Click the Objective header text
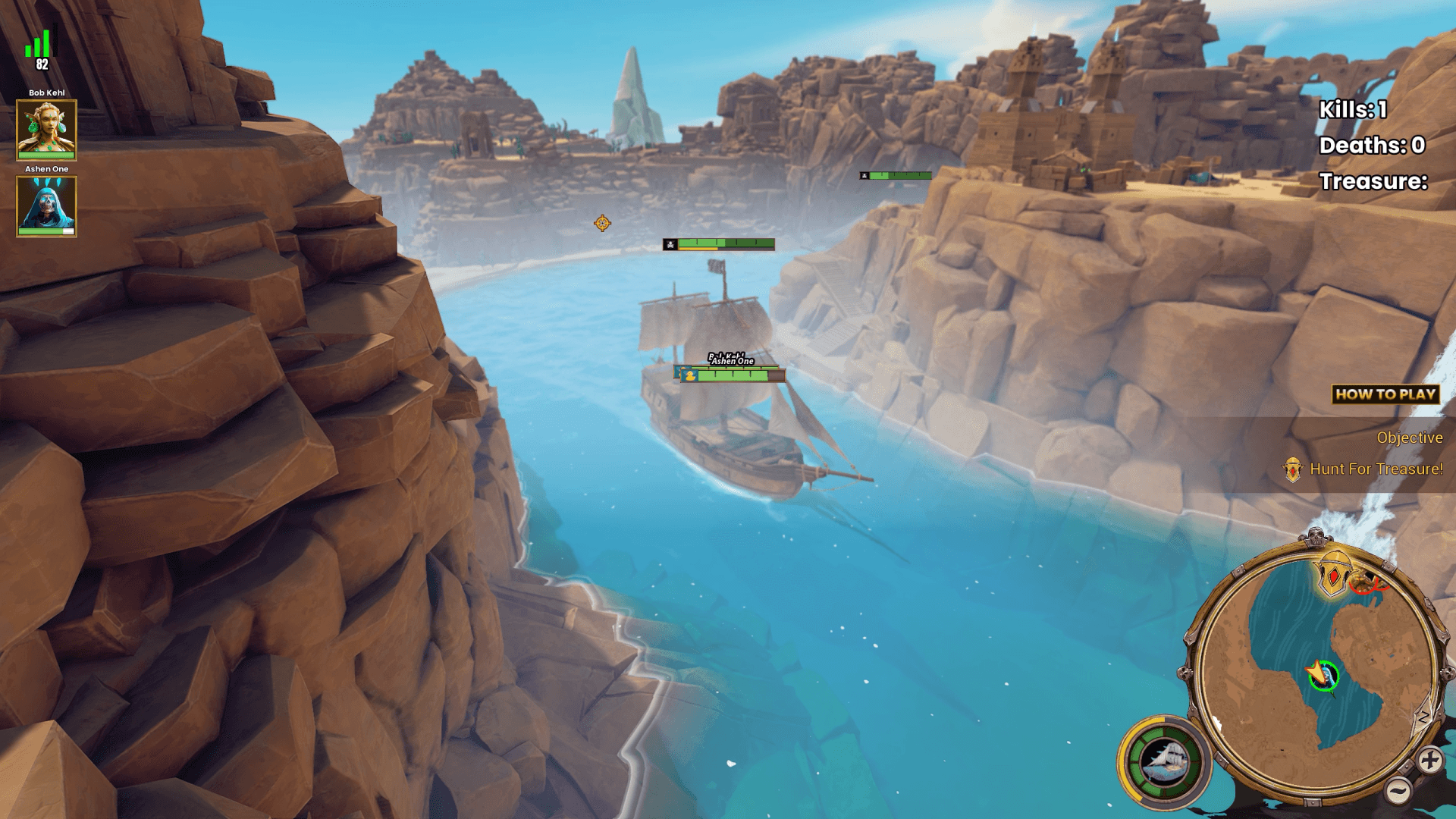Viewport: 1456px width, 819px height. click(x=1410, y=438)
